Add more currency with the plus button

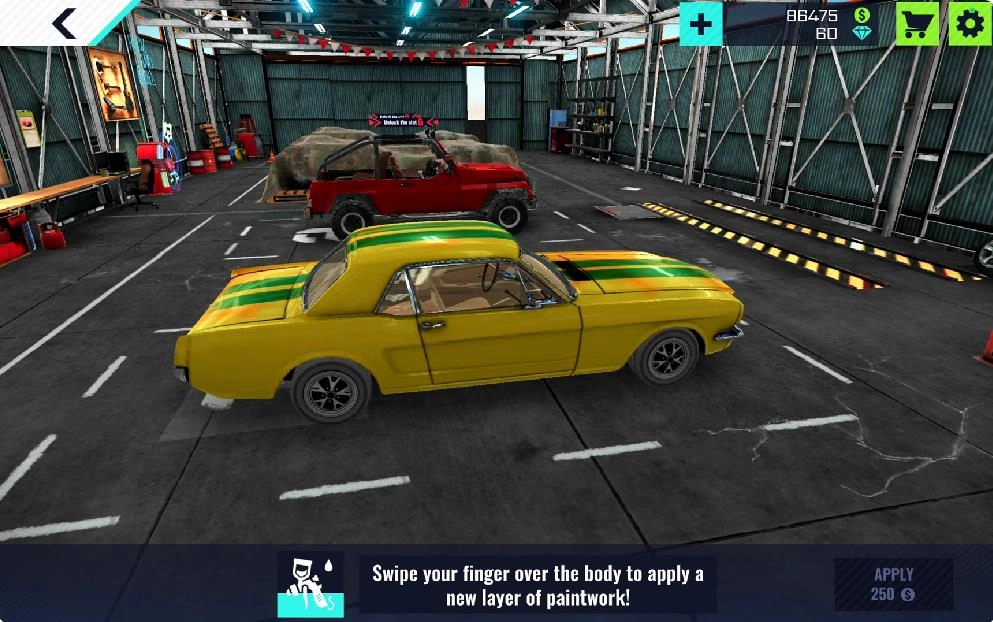tap(701, 24)
